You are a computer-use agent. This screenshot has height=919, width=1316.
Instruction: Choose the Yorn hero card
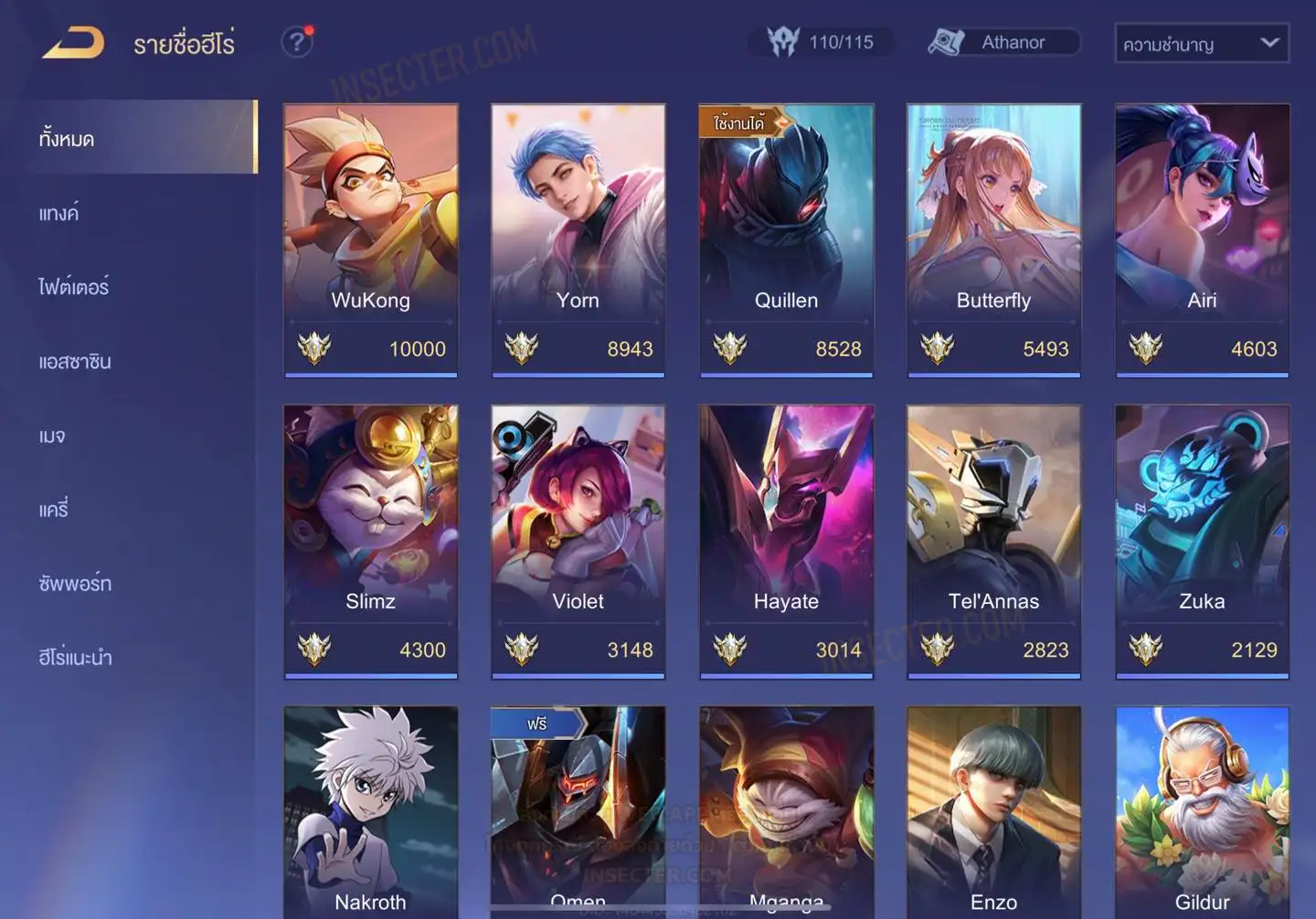(x=578, y=239)
